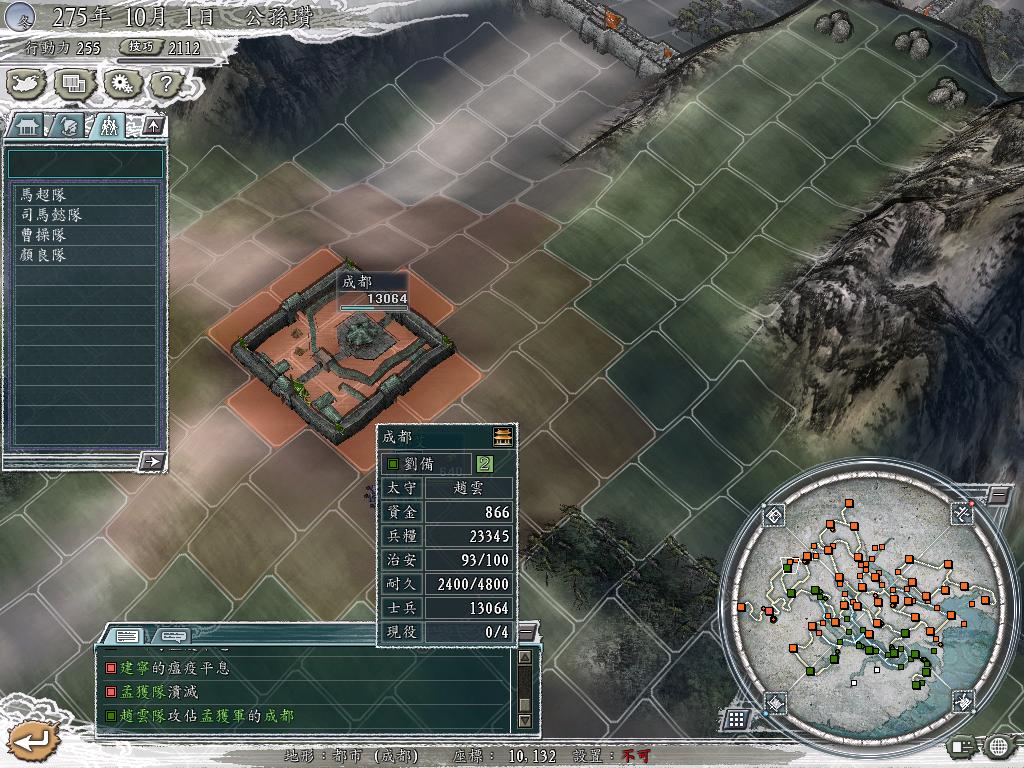Click the globe icon in the bottom corner
The height and width of the screenshot is (768, 1024).
click(999, 746)
